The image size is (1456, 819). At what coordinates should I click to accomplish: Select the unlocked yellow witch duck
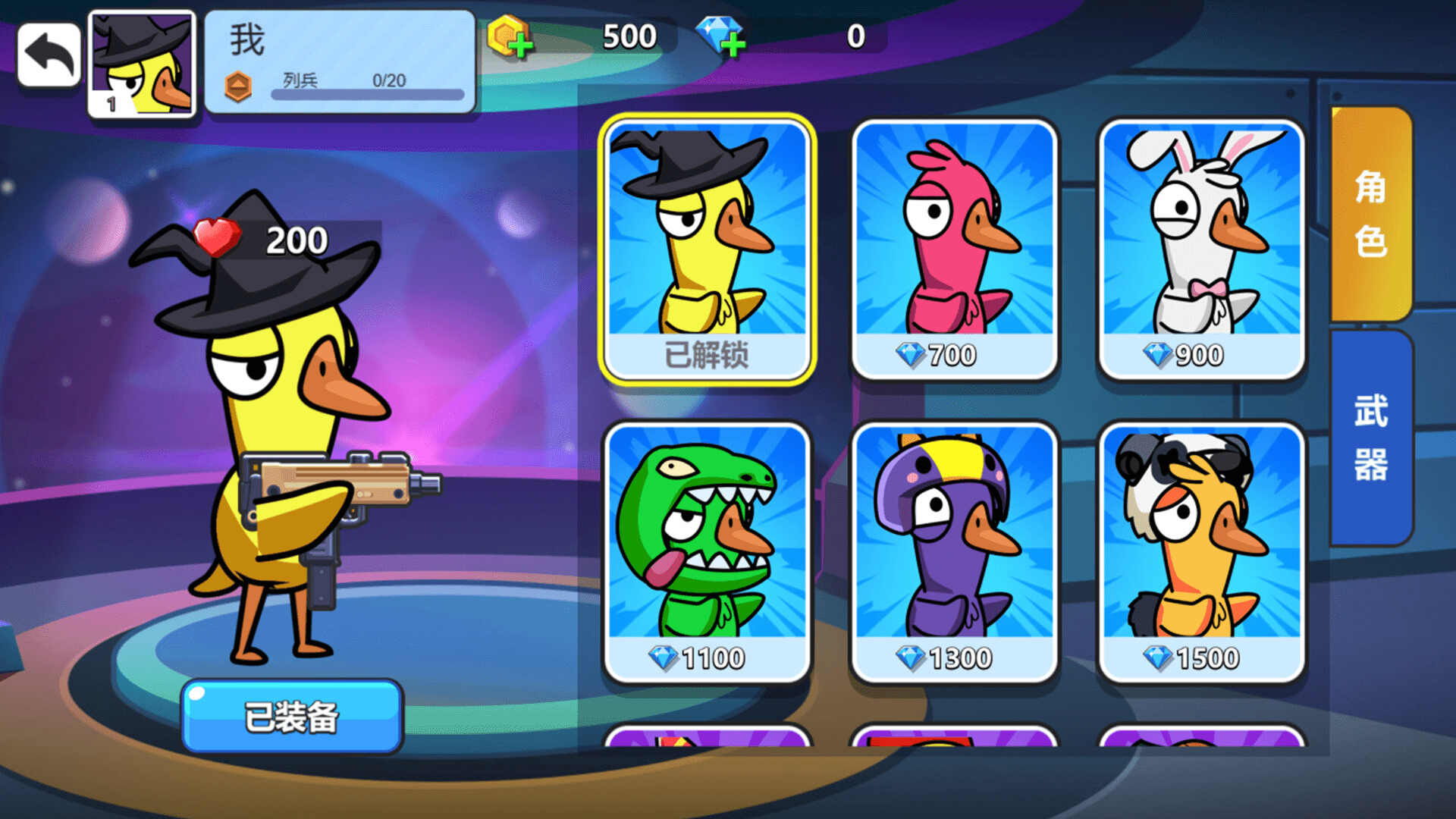tap(707, 249)
